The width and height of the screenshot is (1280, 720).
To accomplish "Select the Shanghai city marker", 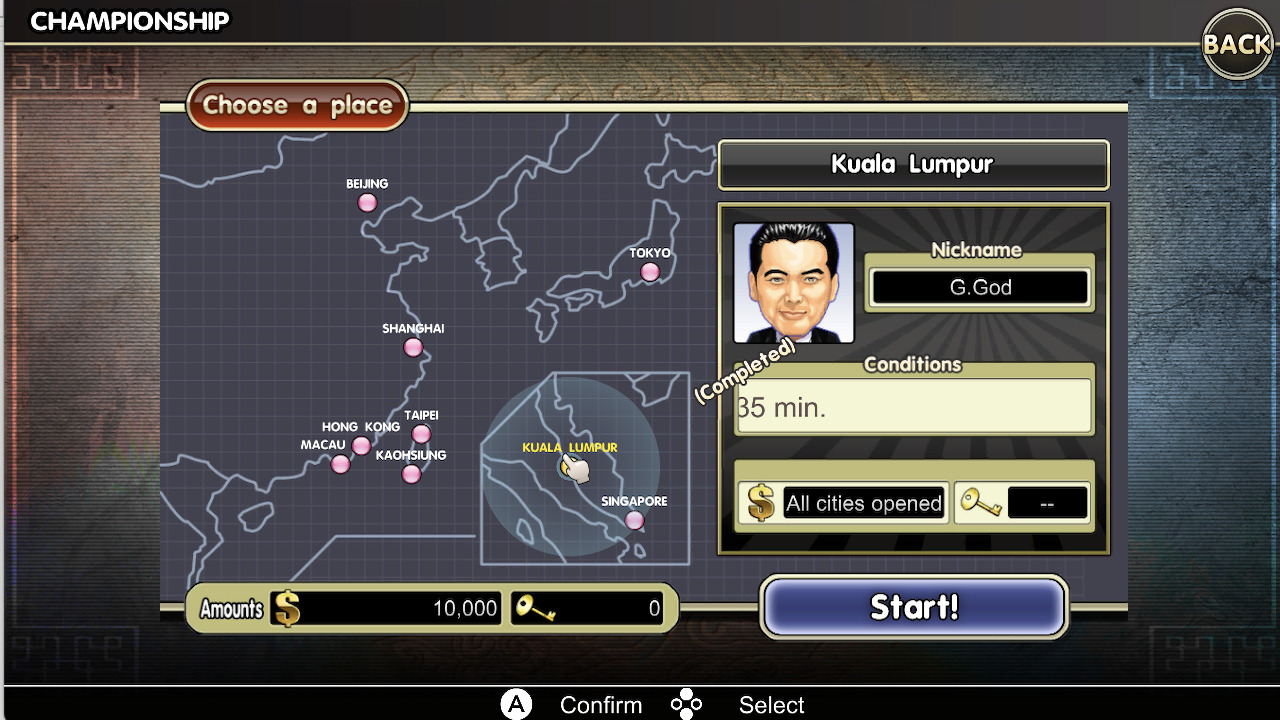I will point(413,346).
